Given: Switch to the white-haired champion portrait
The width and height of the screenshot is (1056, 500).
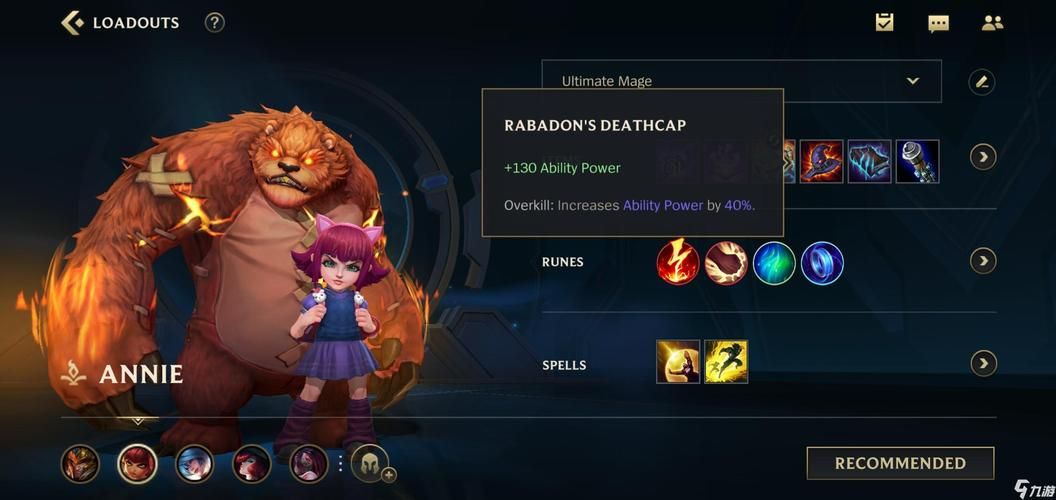Looking at the screenshot, I should [x=194, y=464].
